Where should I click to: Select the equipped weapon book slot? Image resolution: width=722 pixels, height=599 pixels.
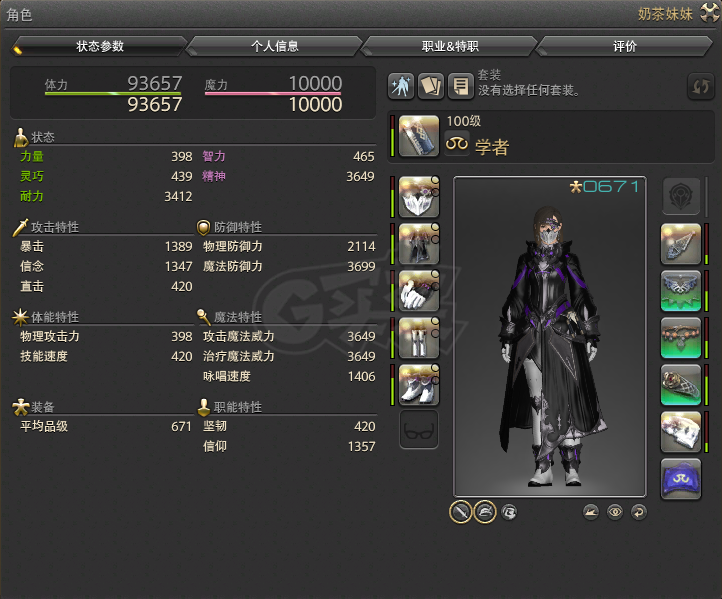coord(419,137)
